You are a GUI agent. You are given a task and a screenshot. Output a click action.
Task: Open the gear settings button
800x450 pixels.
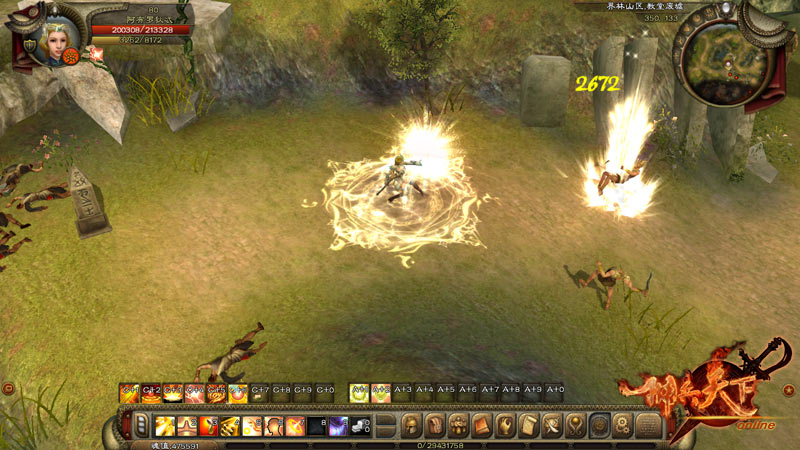pyautogui.click(x=623, y=426)
